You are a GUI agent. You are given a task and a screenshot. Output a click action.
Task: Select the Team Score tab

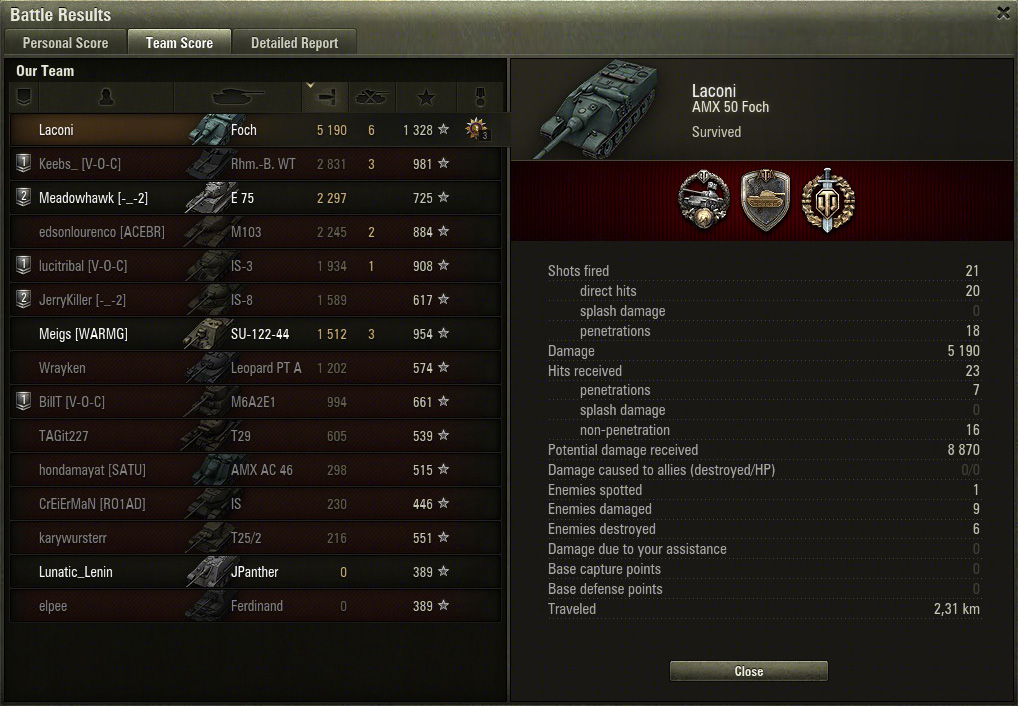point(179,43)
